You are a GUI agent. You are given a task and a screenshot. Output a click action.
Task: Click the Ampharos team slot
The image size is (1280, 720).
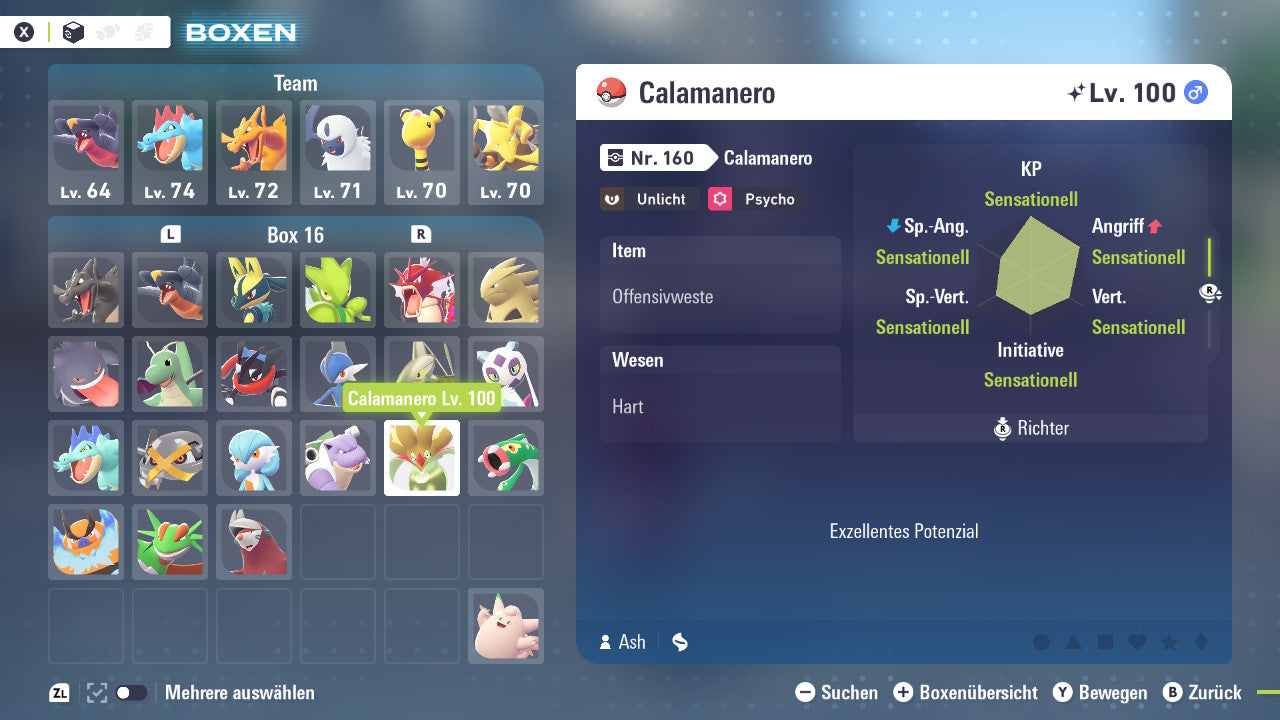(x=422, y=152)
